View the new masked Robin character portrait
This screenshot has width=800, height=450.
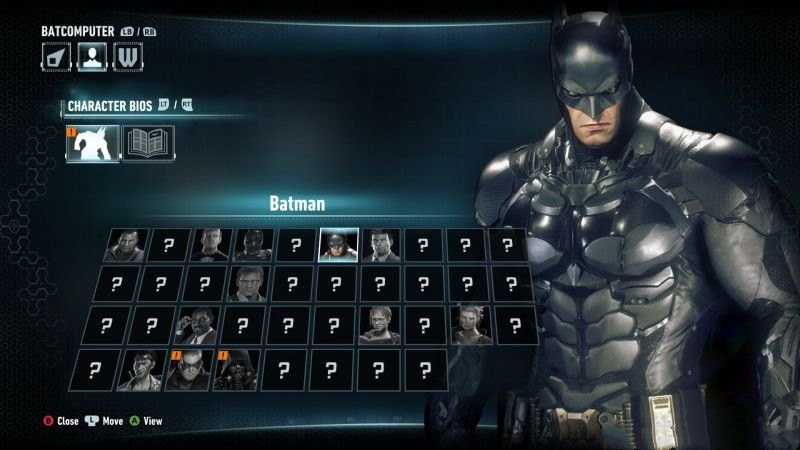pyautogui.click(x=187, y=370)
